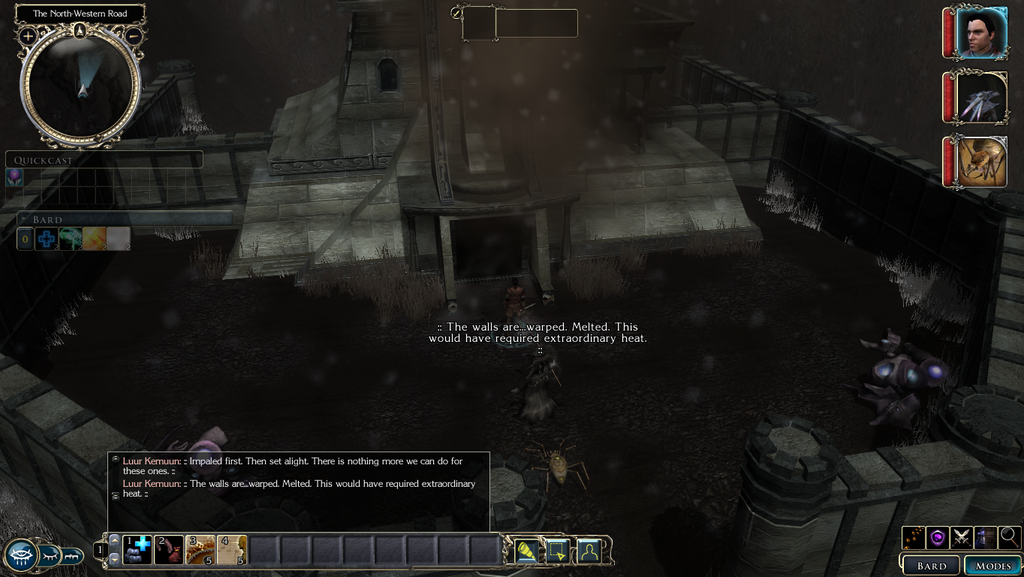Select the dark-haired player character portrait
This screenshot has height=577, width=1024.
point(979,34)
